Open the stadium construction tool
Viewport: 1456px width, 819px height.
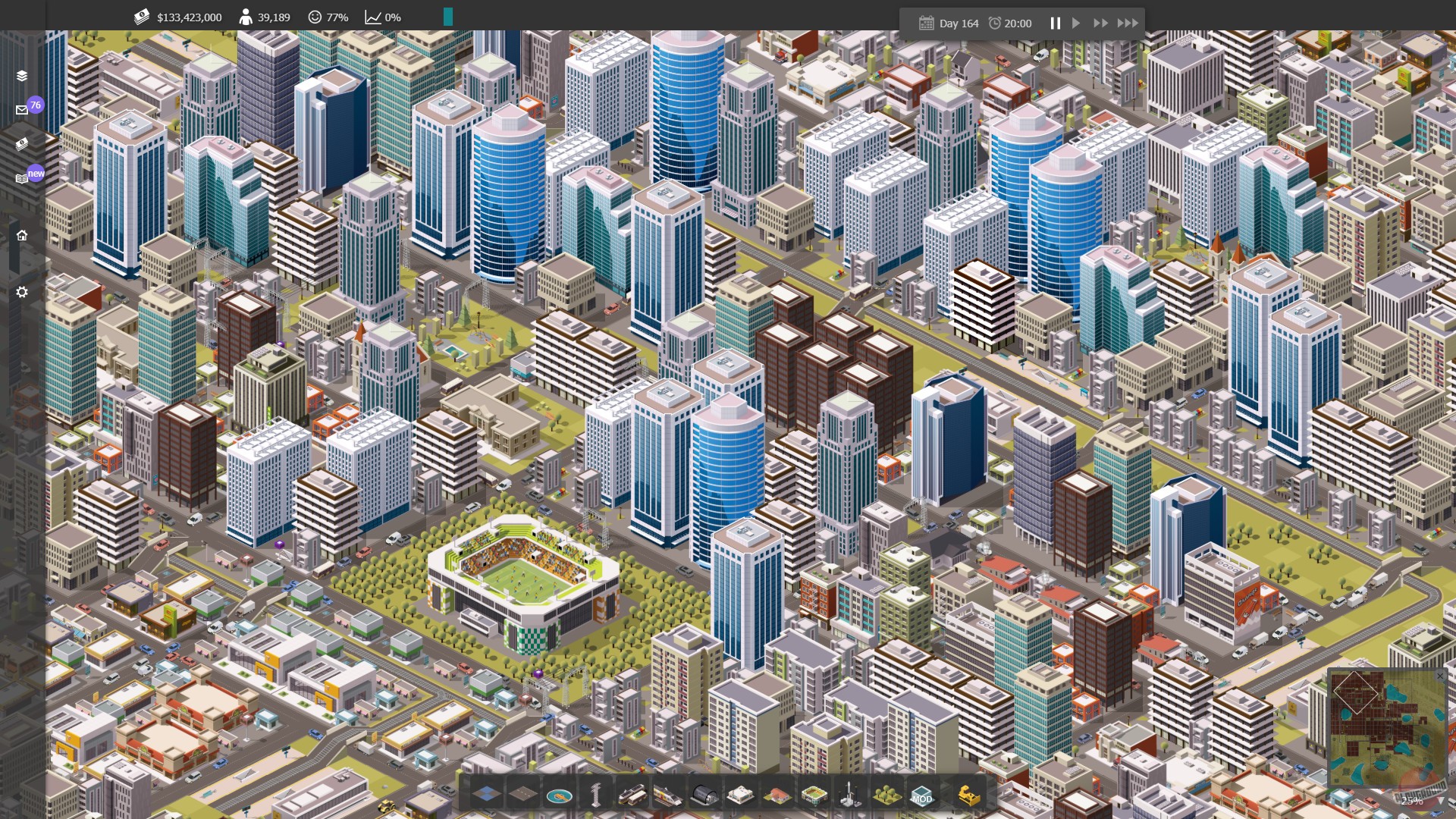814,795
